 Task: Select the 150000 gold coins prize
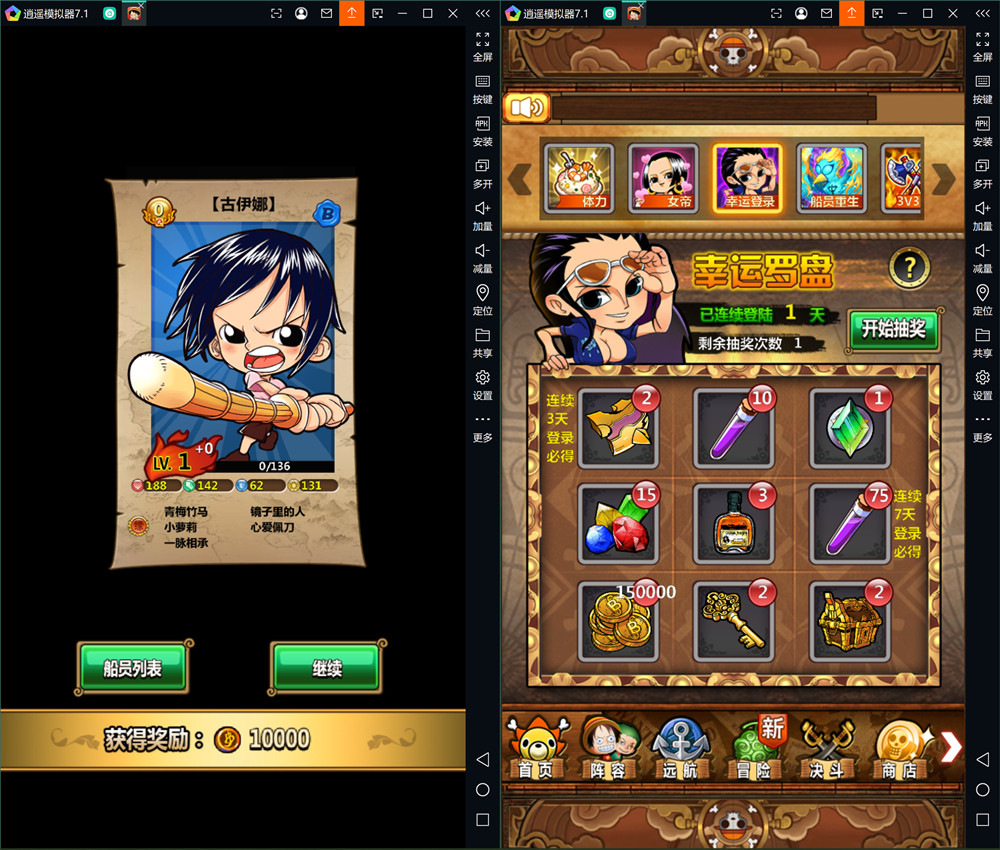pyautogui.click(x=618, y=622)
